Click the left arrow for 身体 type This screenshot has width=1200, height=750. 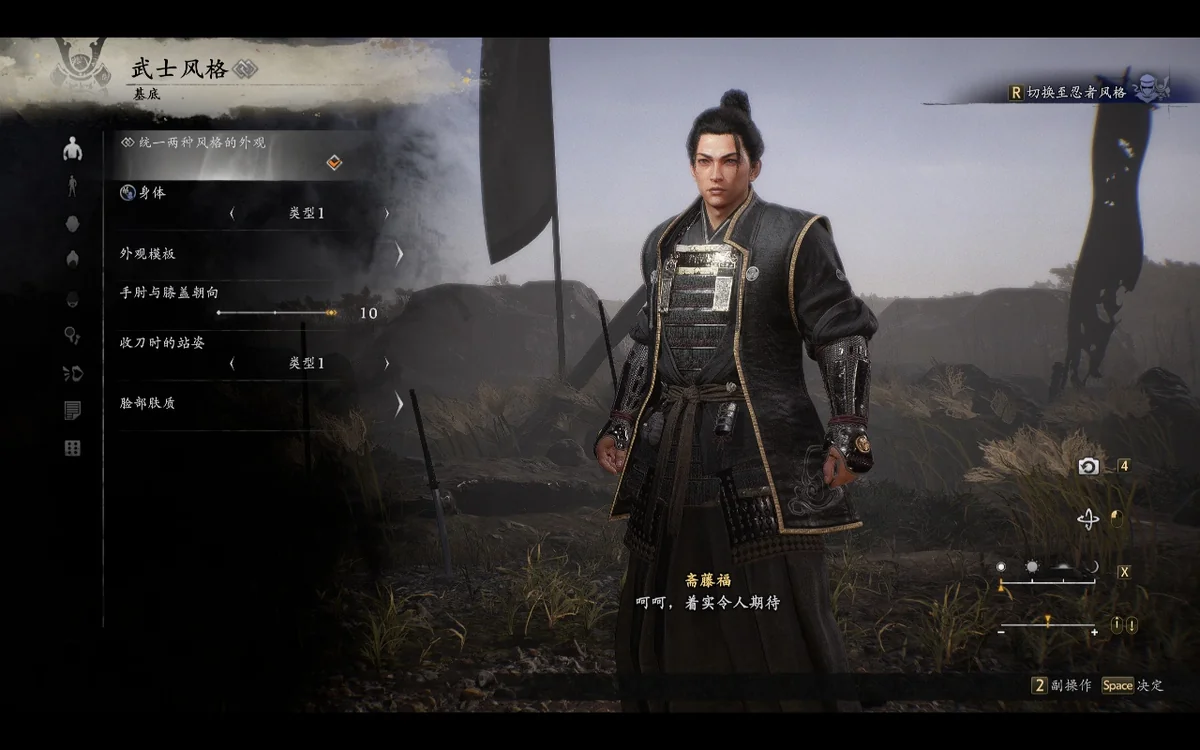tap(232, 214)
